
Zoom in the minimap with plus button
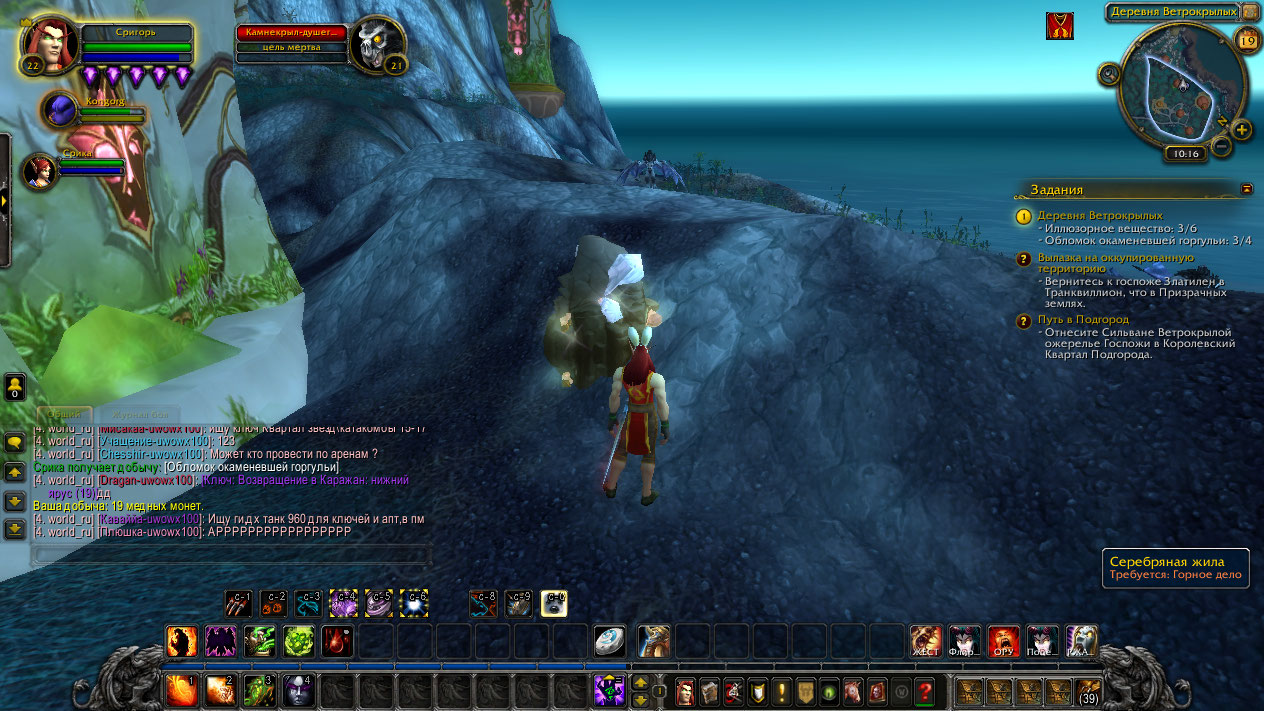[x=1242, y=130]
